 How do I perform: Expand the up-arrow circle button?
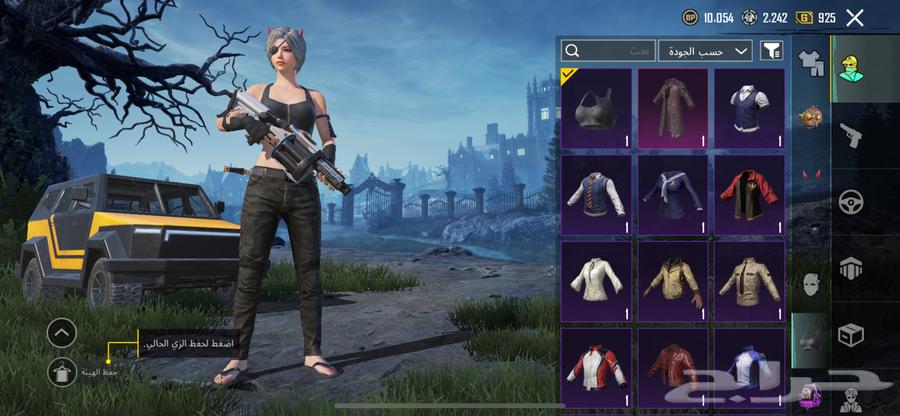click(62, 333)
